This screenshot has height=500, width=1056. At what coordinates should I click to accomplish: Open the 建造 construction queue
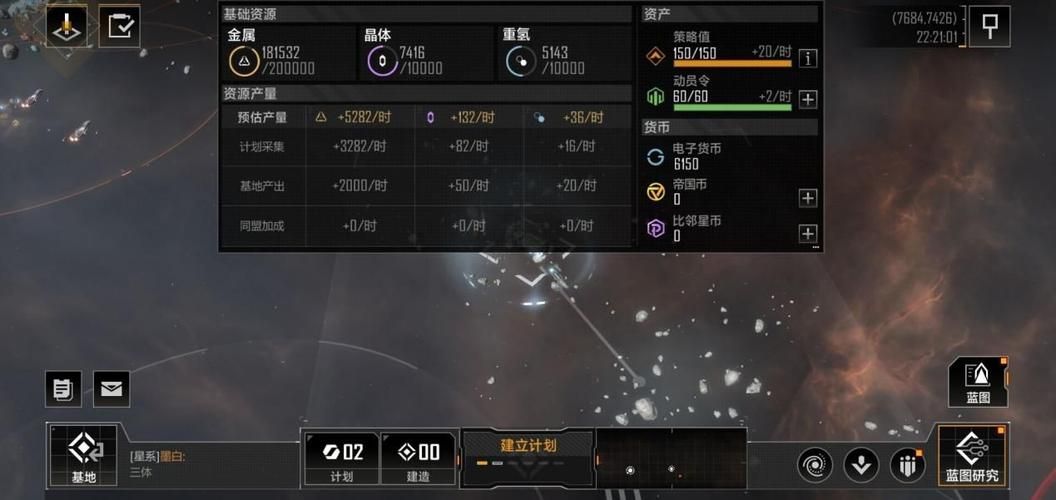(419, 459)
